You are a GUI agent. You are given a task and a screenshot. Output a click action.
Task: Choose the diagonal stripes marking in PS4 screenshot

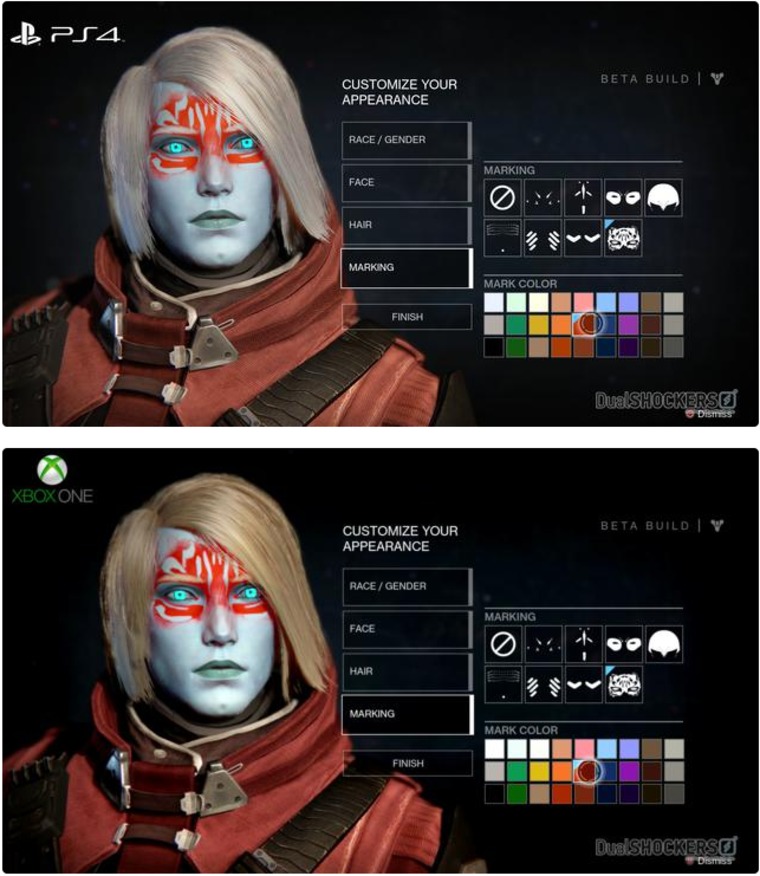pyautogui.click(x=543, y=239)
